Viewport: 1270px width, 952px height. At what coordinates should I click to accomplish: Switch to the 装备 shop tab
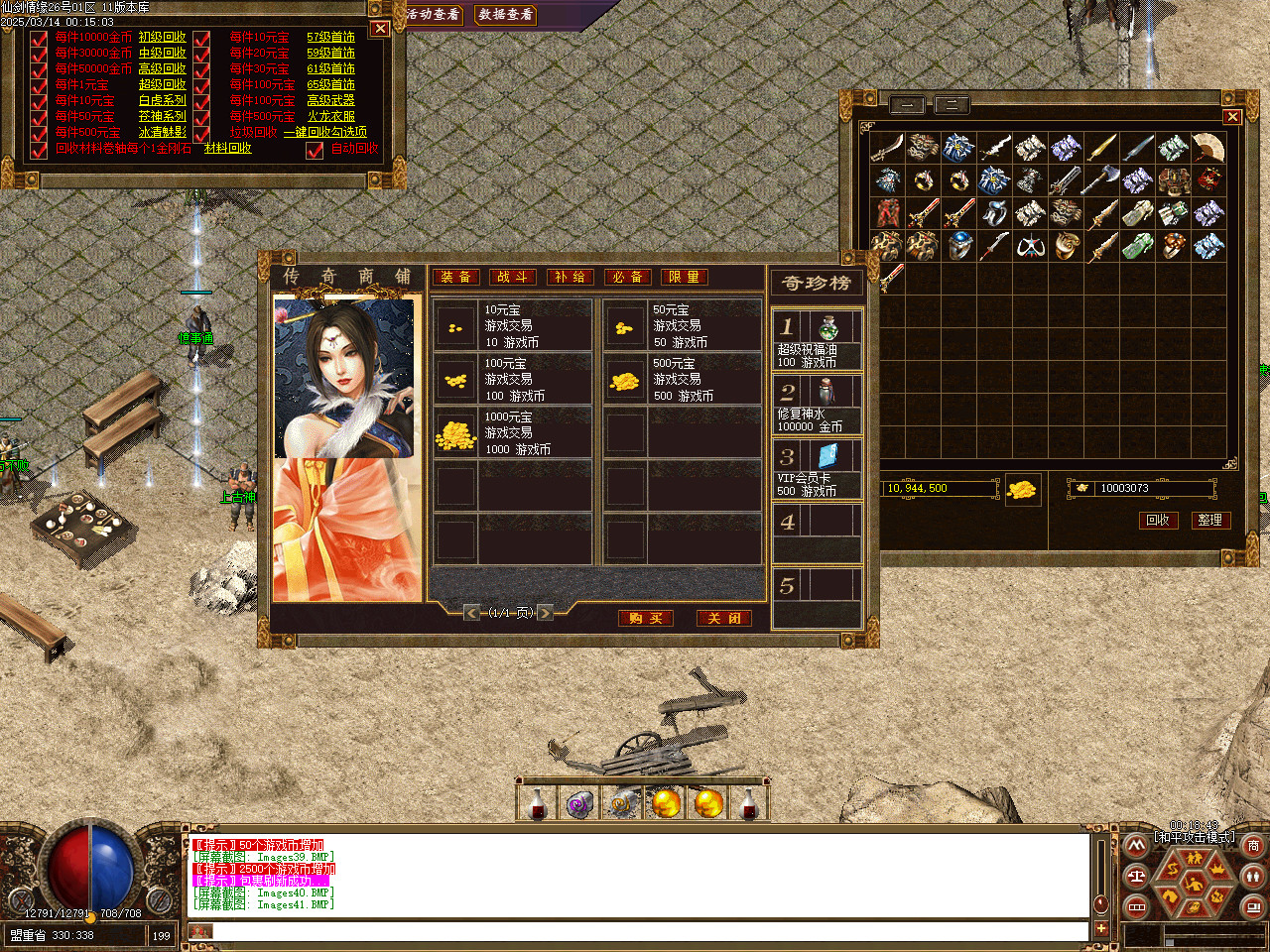[455, 277]
